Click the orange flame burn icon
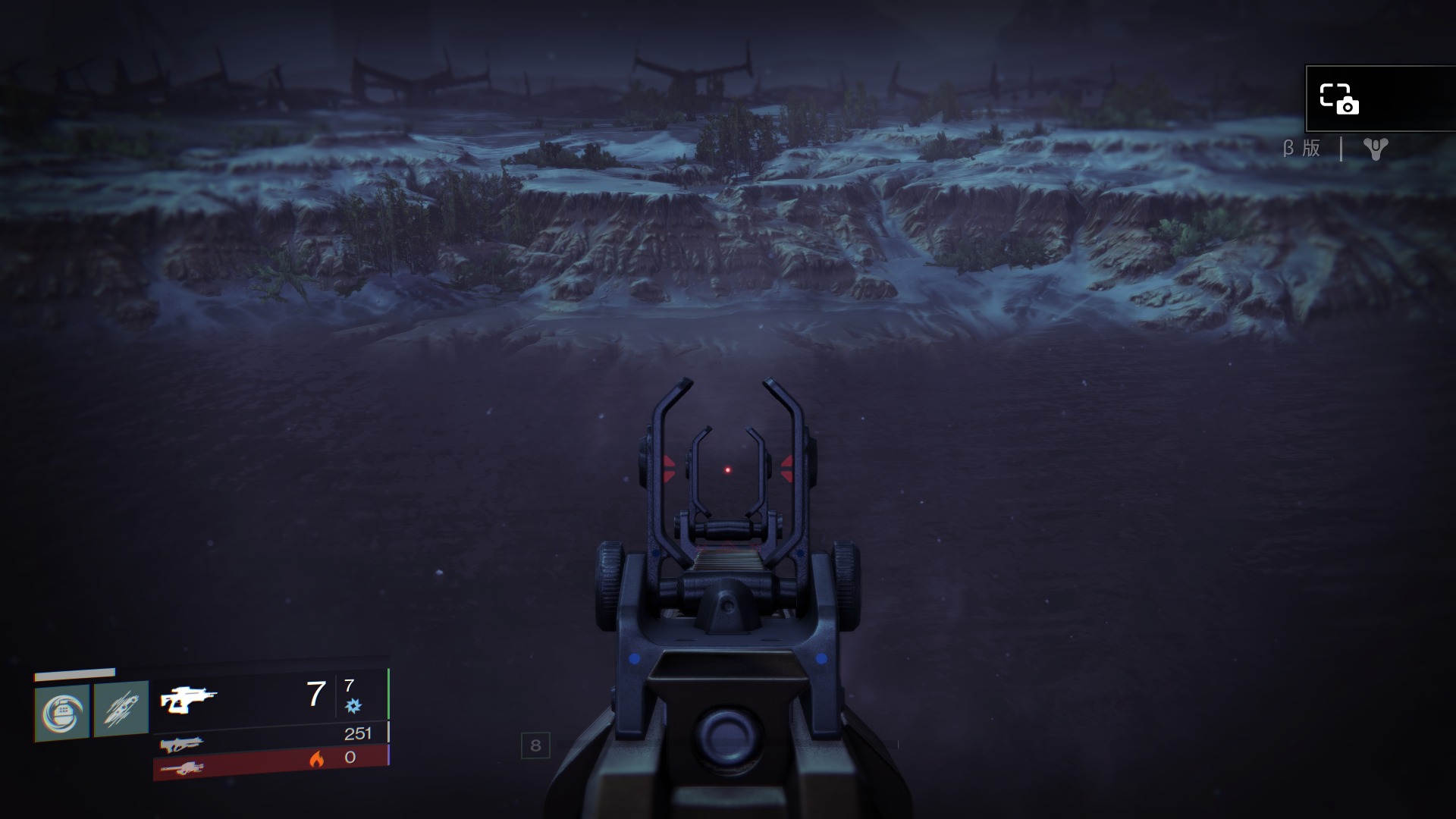Screen dimensions: 1456x819 pos(316,758)
